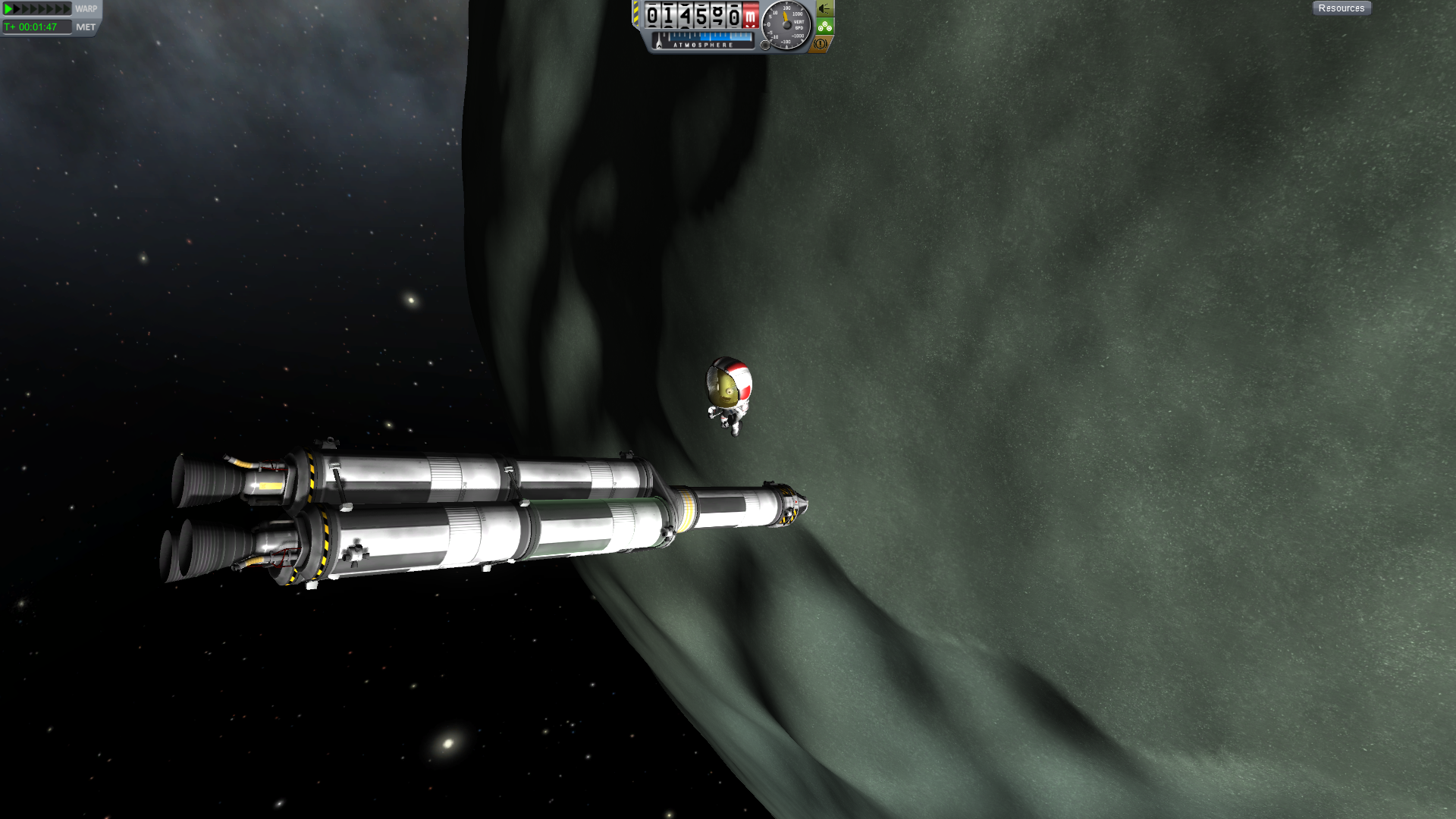Select the first green time warp arrow

click(x=8, y=9)
